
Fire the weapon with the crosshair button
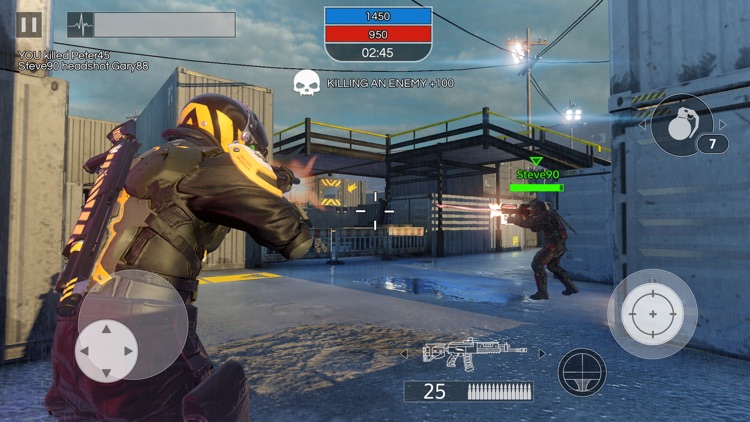click(652, 314)
